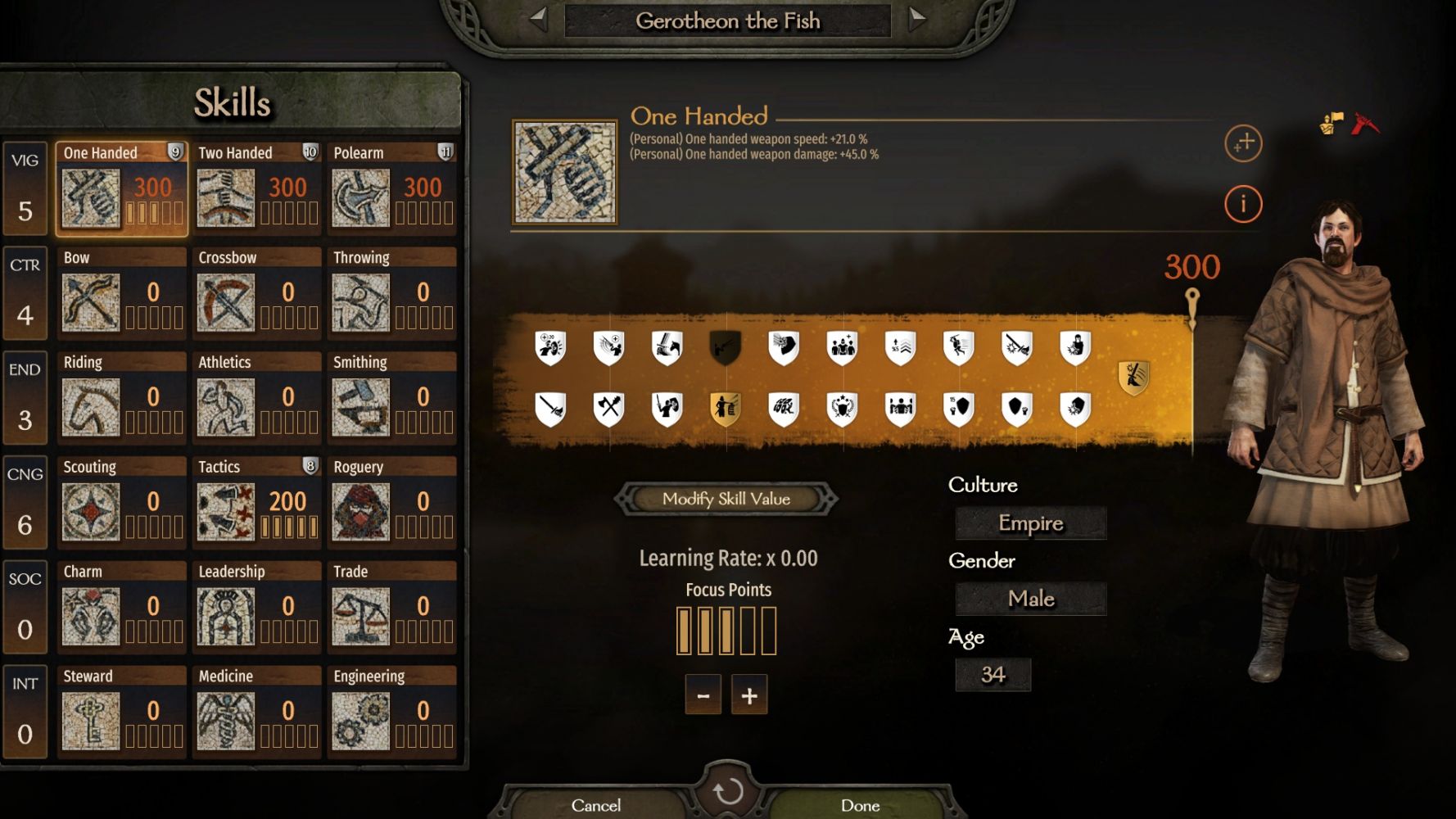Click the reset circular arrow button

pyautogui.click(x=727, y=791)
